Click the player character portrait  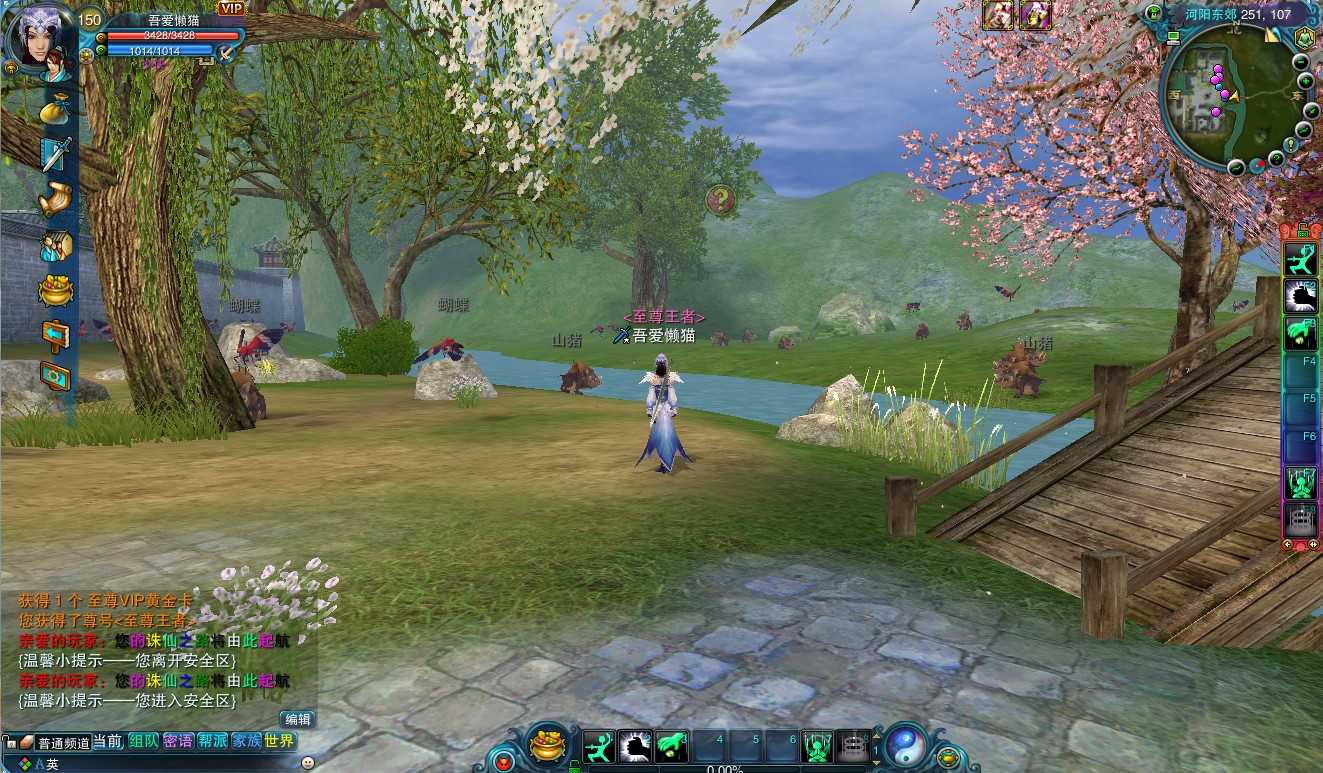point(40,37)
